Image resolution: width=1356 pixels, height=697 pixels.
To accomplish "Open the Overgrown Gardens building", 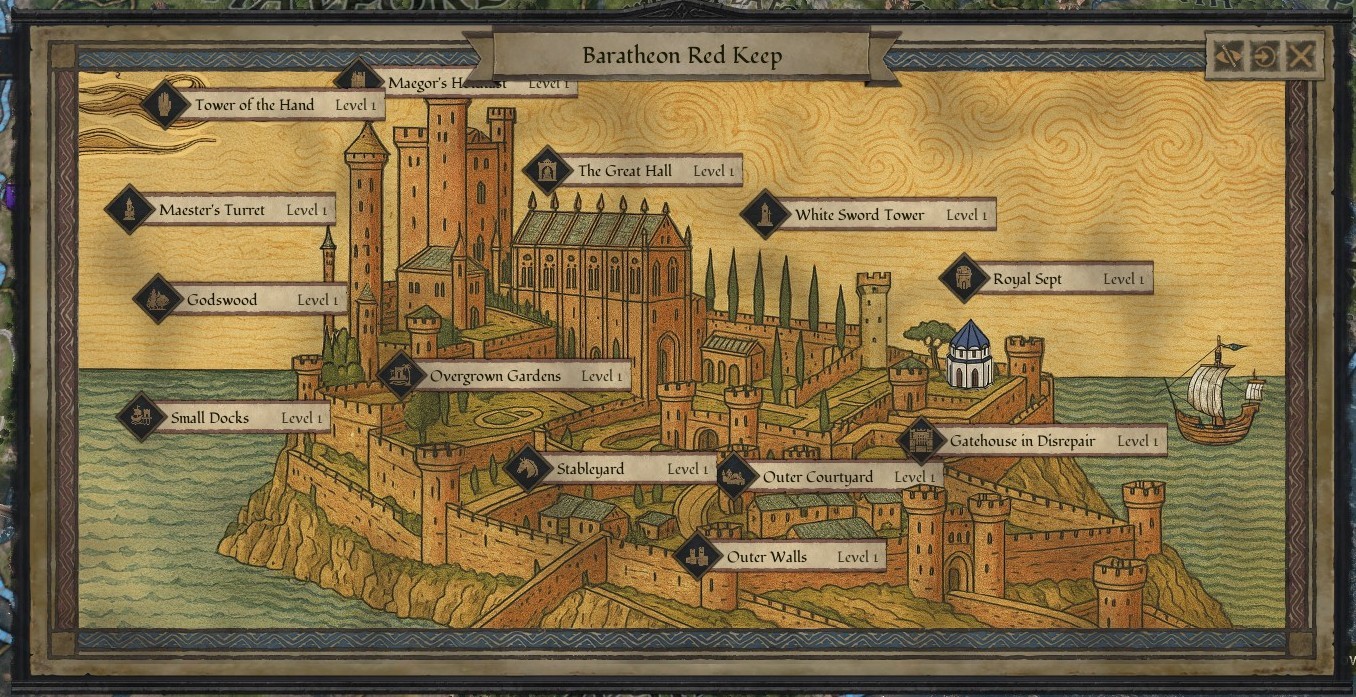I will [x=495, y=377].
